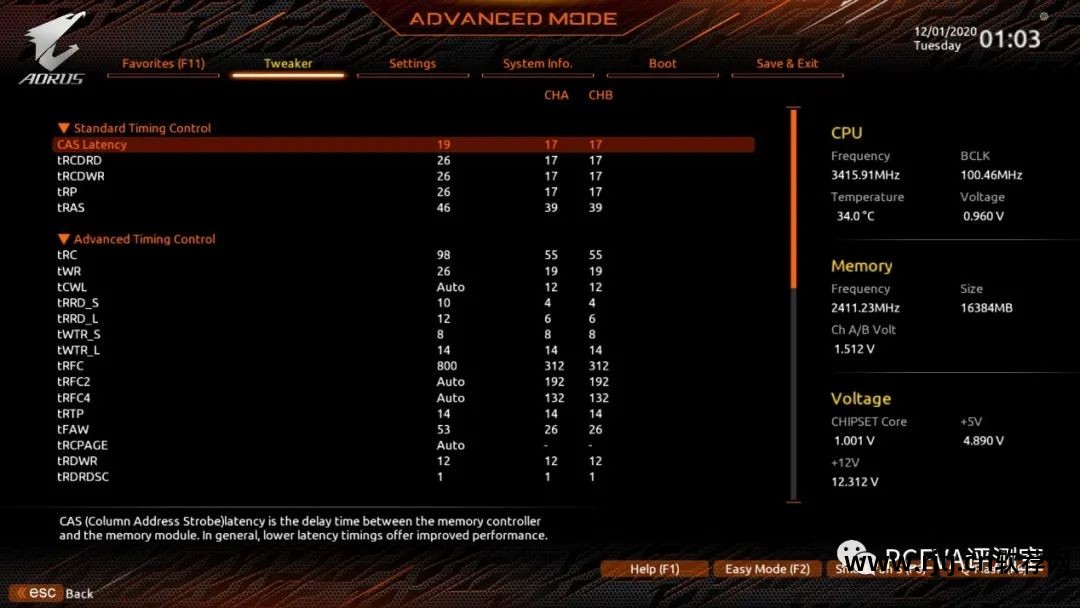
Task: Pick the tFAW timing row
Action: point(73,430)
